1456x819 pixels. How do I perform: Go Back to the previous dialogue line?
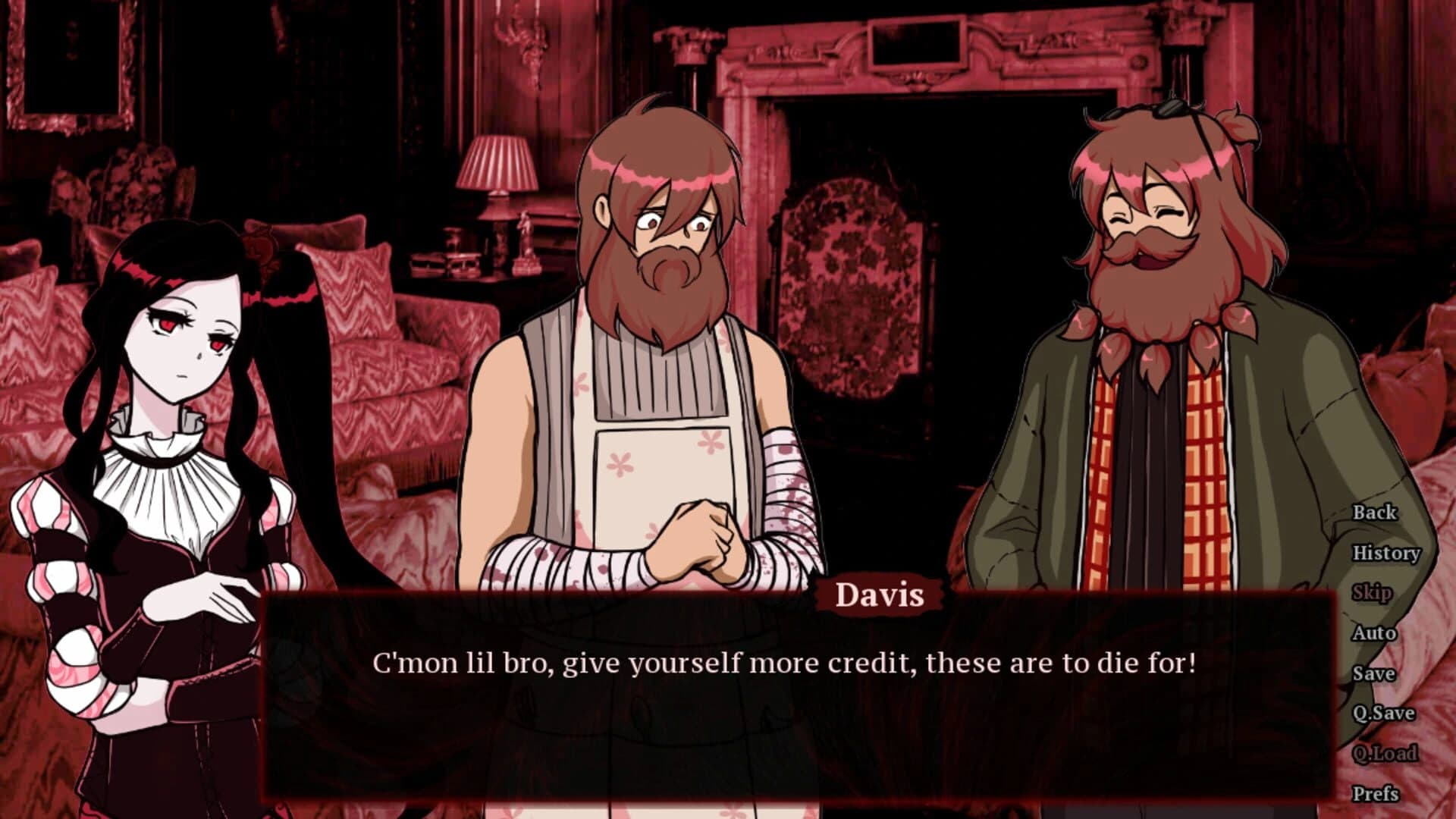point(1374,513)
